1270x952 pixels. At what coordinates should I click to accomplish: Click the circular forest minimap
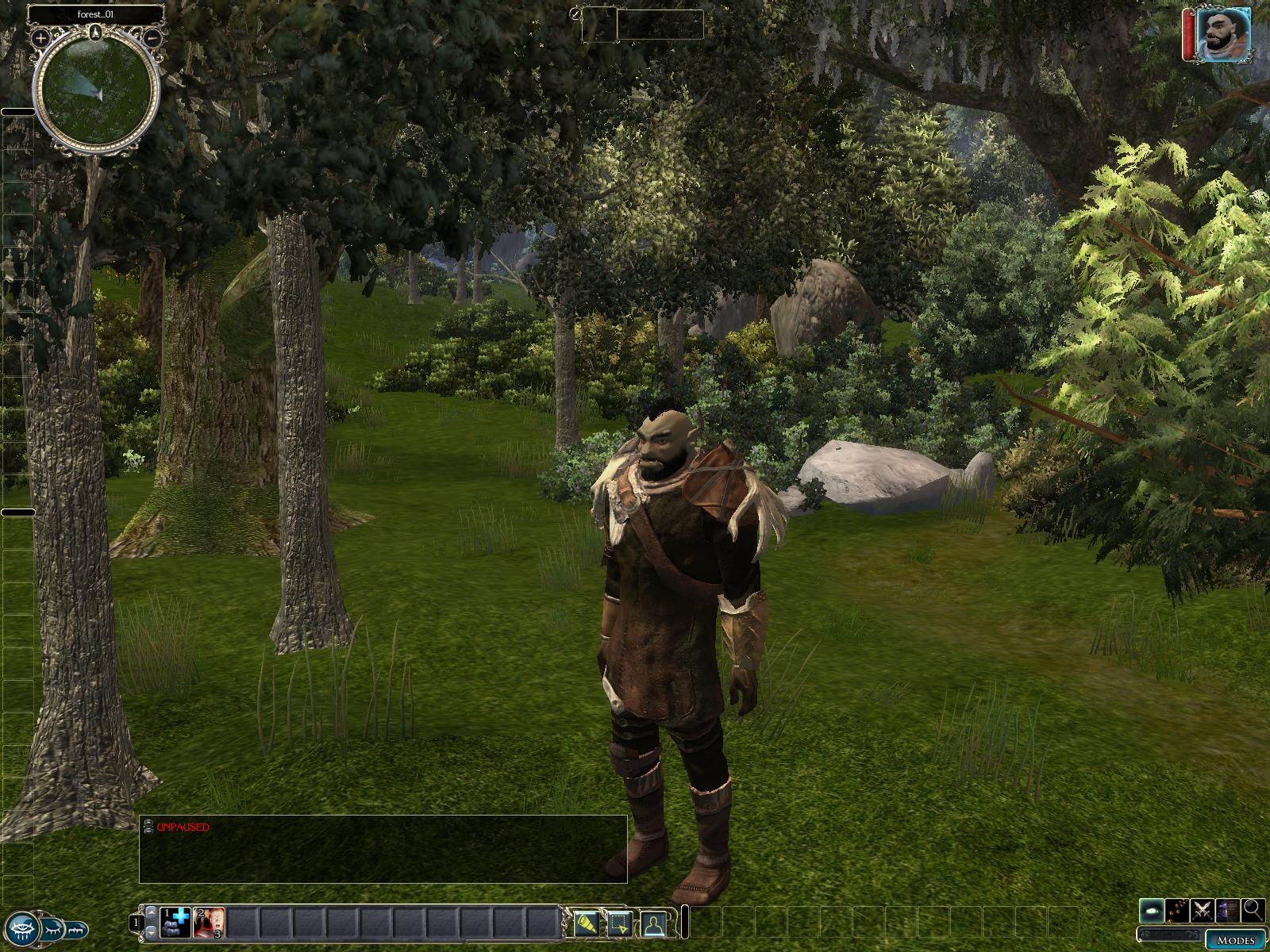(97, 91)
